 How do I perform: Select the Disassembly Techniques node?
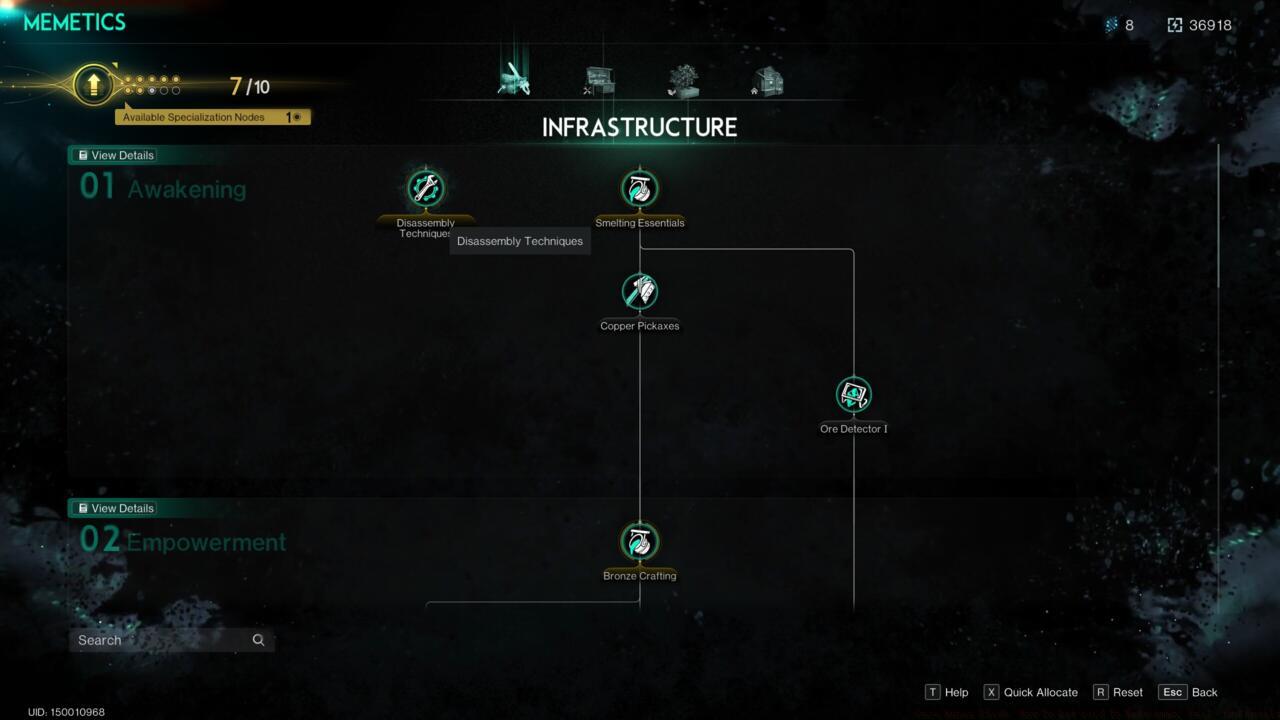point(426,186)
